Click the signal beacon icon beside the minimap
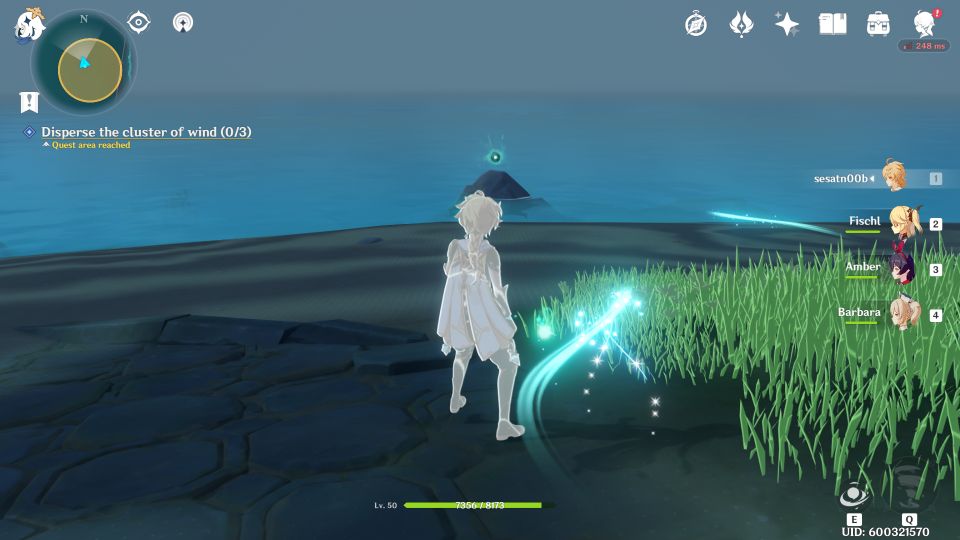 pos(183,22)
